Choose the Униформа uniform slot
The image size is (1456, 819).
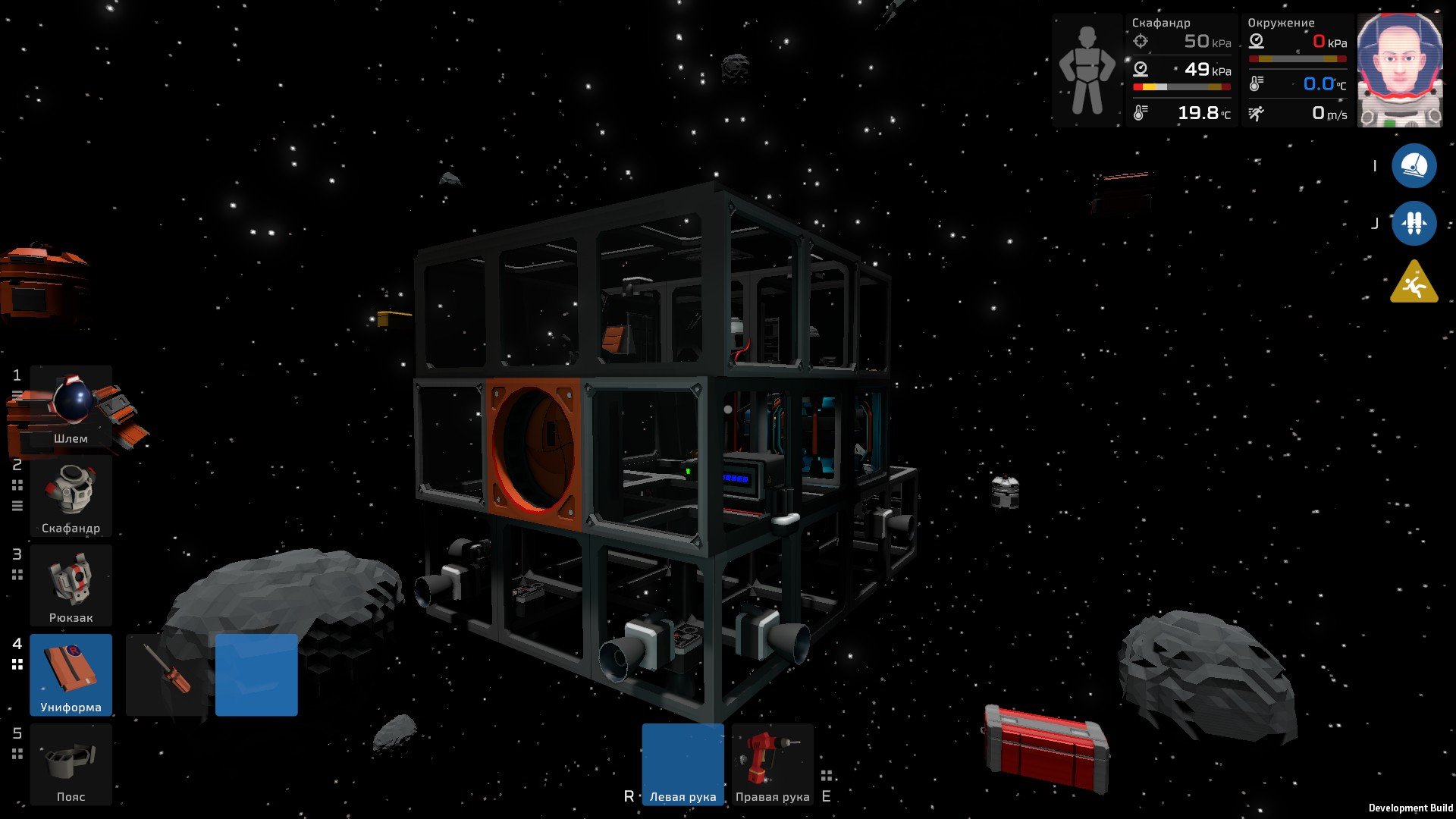[71, 674]
